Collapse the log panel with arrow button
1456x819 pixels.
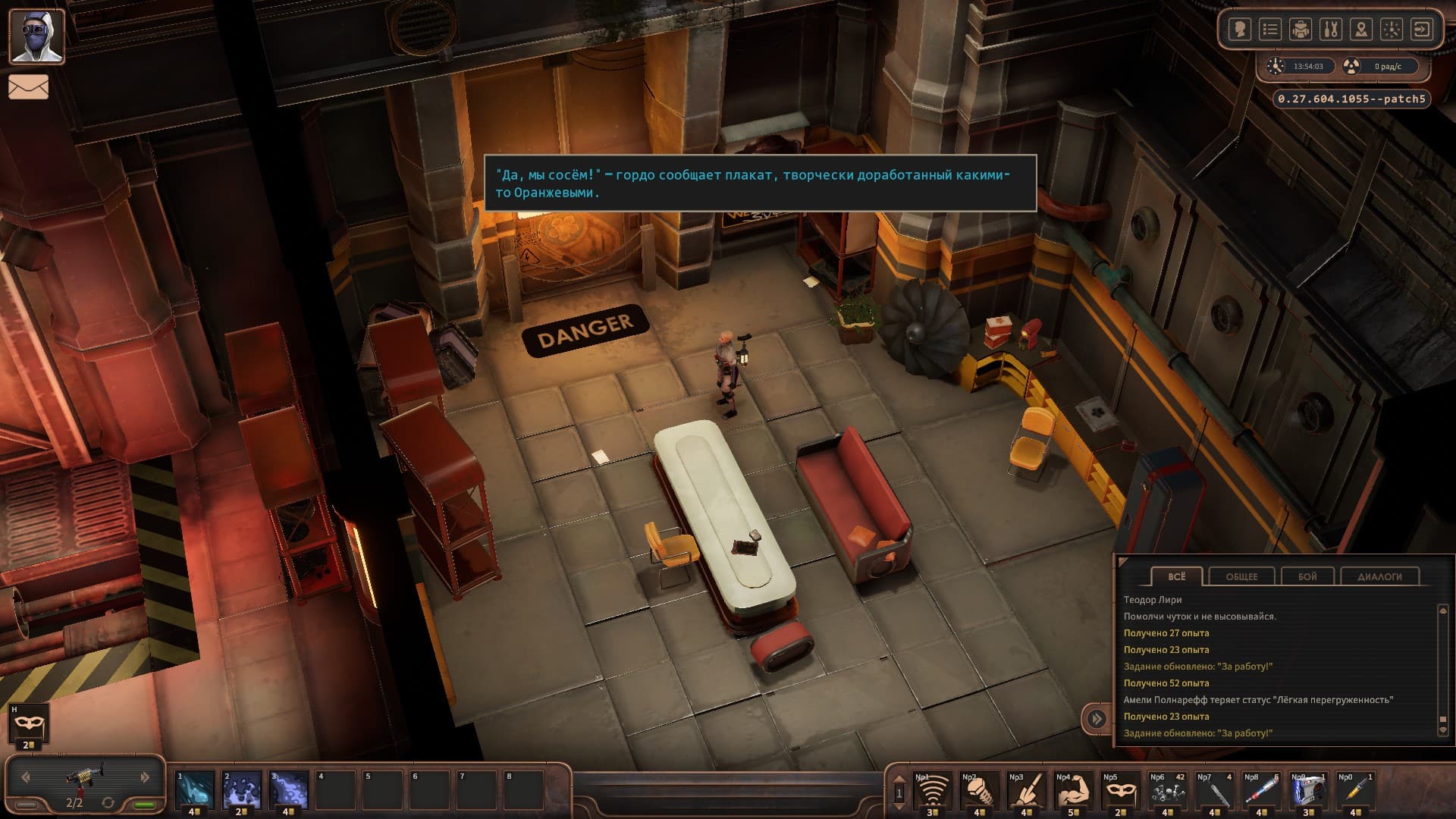tap(1097, 718)
